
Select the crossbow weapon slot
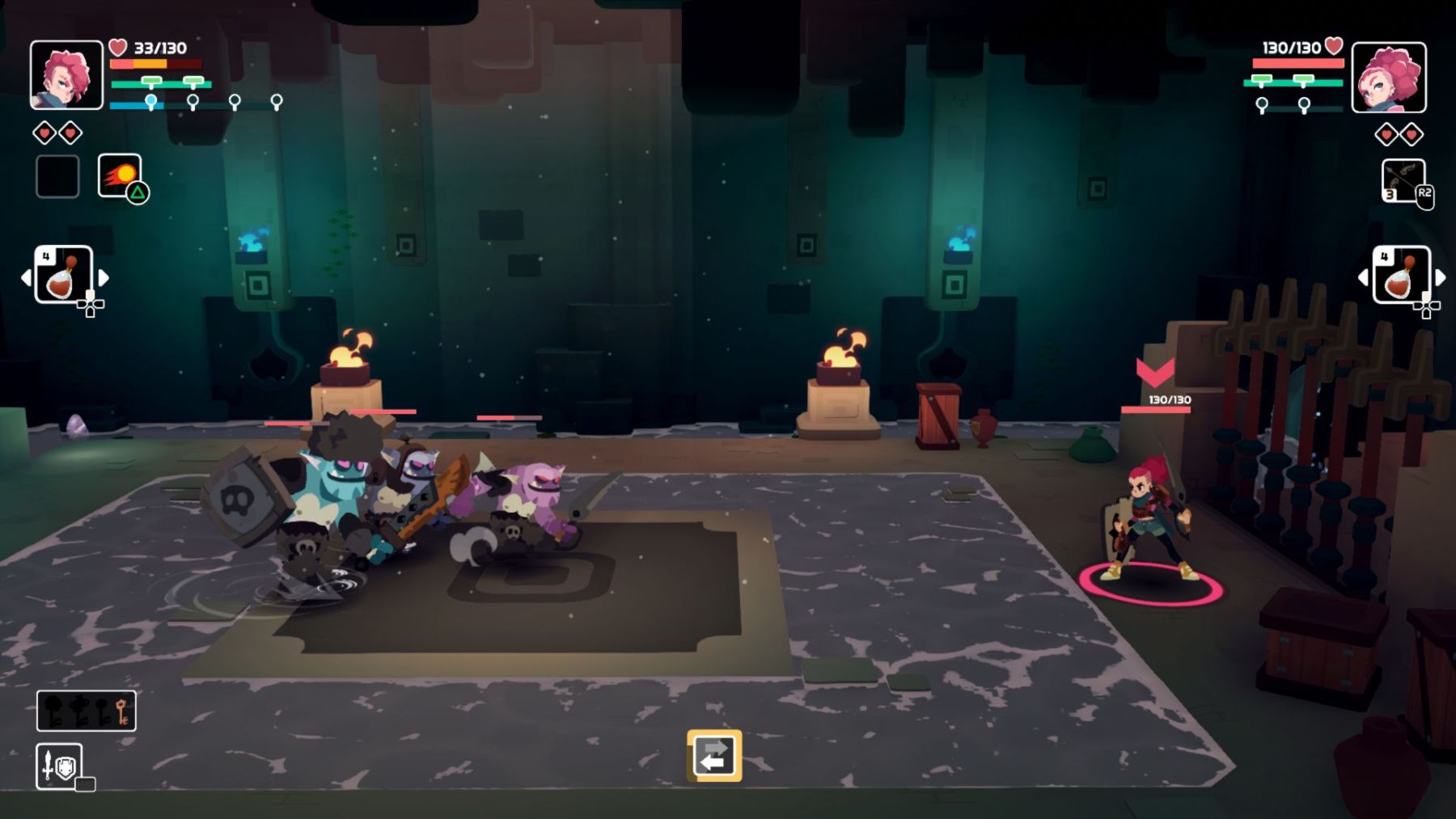point(1403,181)
